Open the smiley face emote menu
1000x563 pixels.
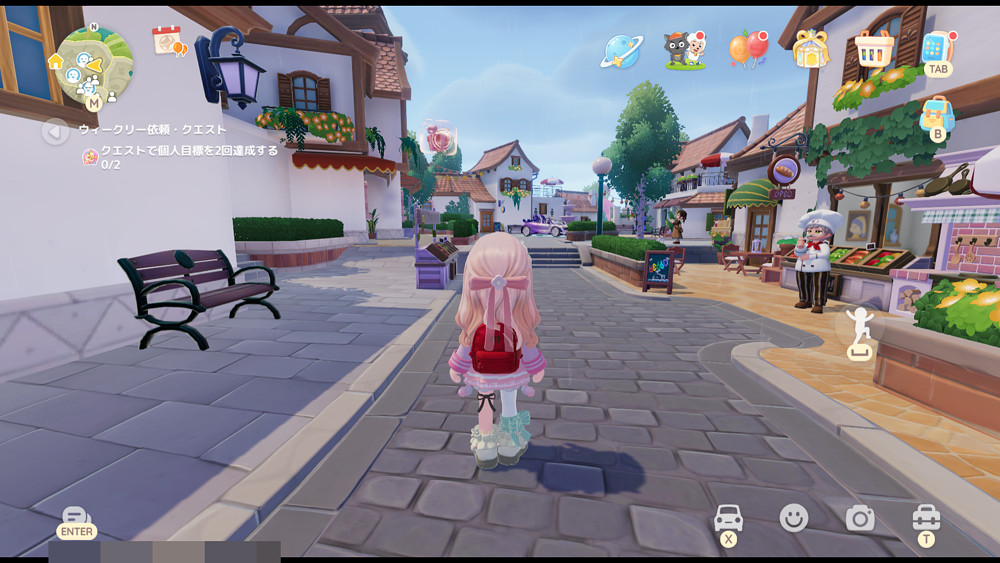[794, 517]
